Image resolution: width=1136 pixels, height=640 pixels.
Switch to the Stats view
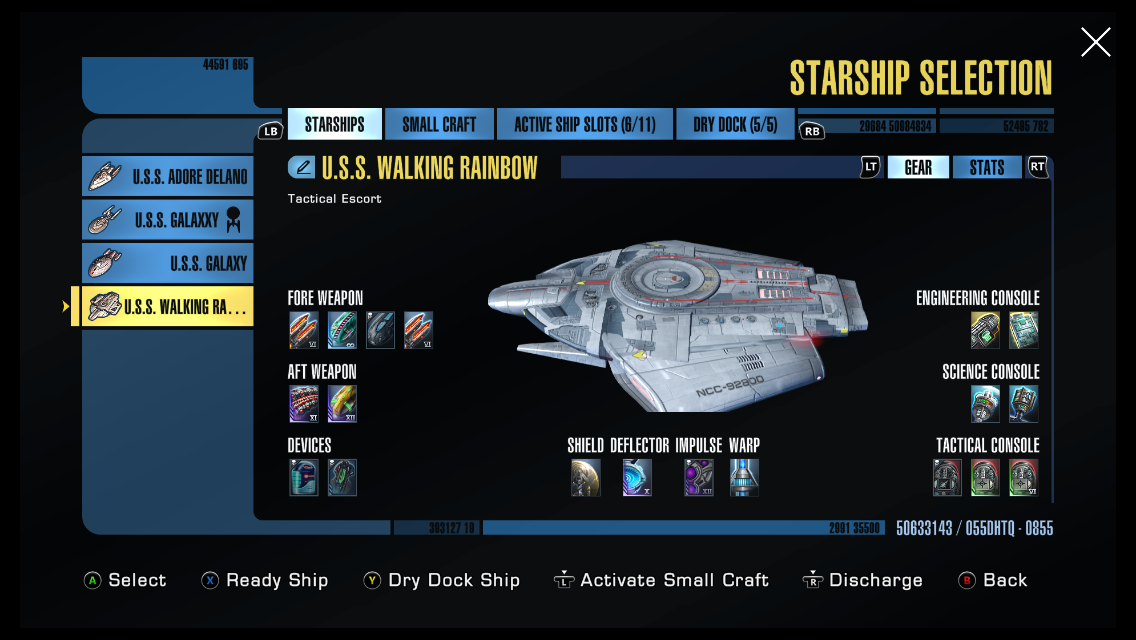[986, 168]
